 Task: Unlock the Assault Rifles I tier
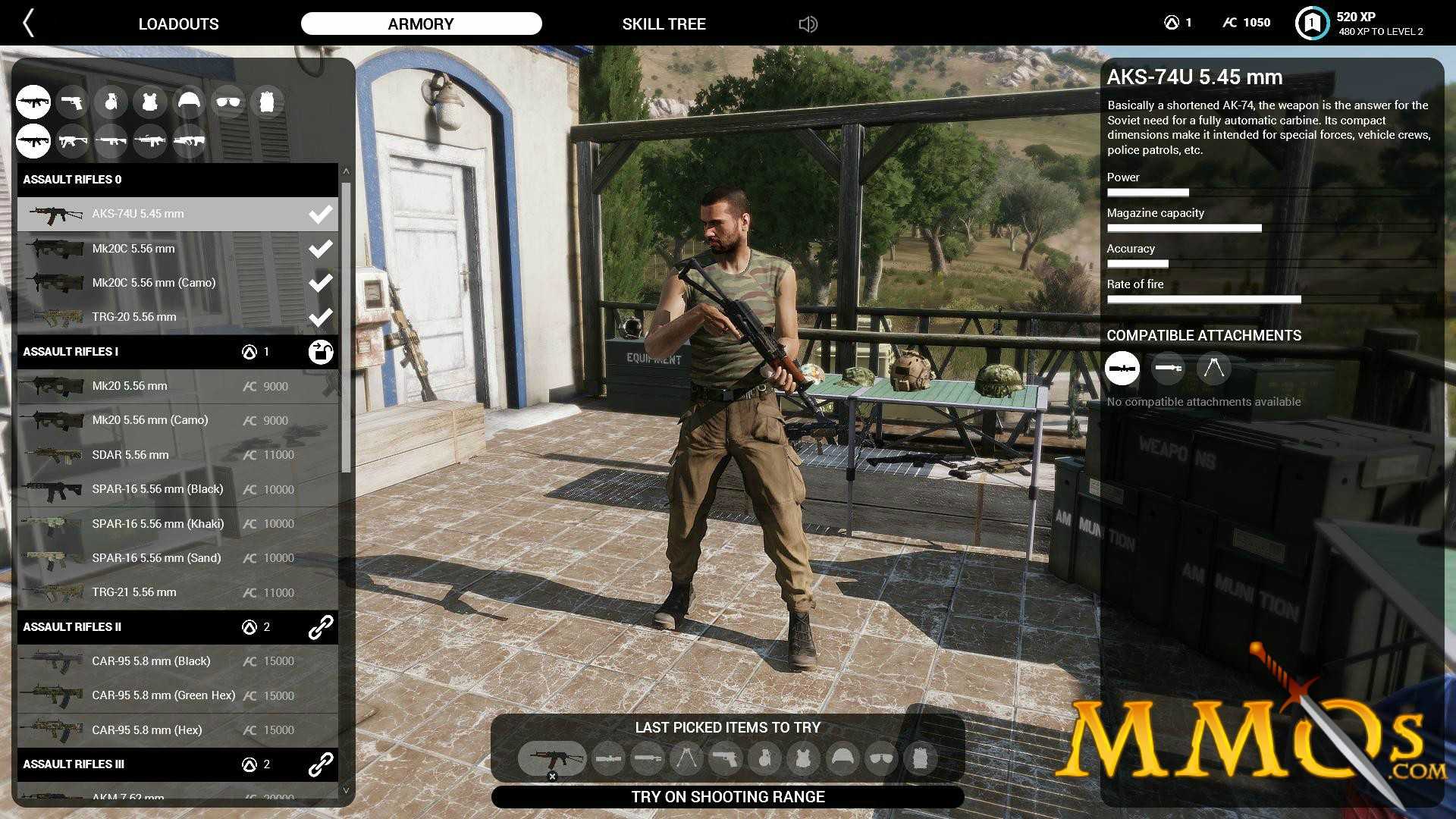point(321,352)
